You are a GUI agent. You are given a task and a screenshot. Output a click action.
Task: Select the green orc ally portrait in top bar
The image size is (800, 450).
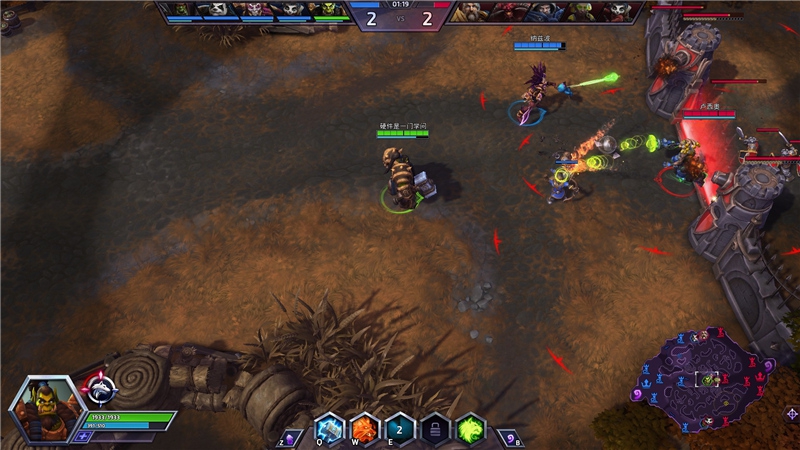click(x=329, y=10)
